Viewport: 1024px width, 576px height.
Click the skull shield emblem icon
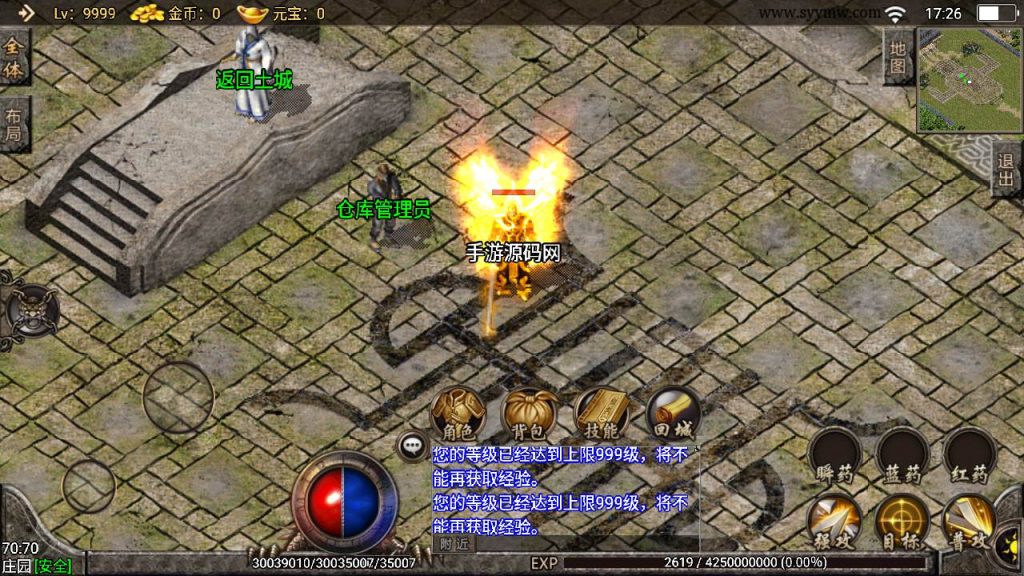coord(28,309)
